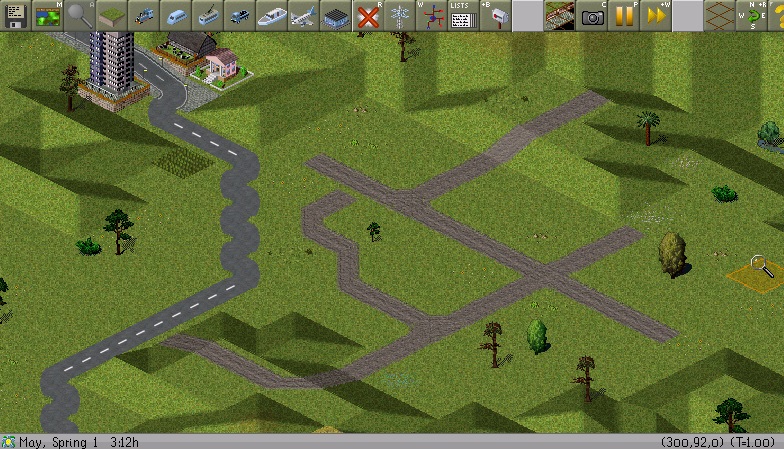Open the steam locomotive railway tools

142,15
